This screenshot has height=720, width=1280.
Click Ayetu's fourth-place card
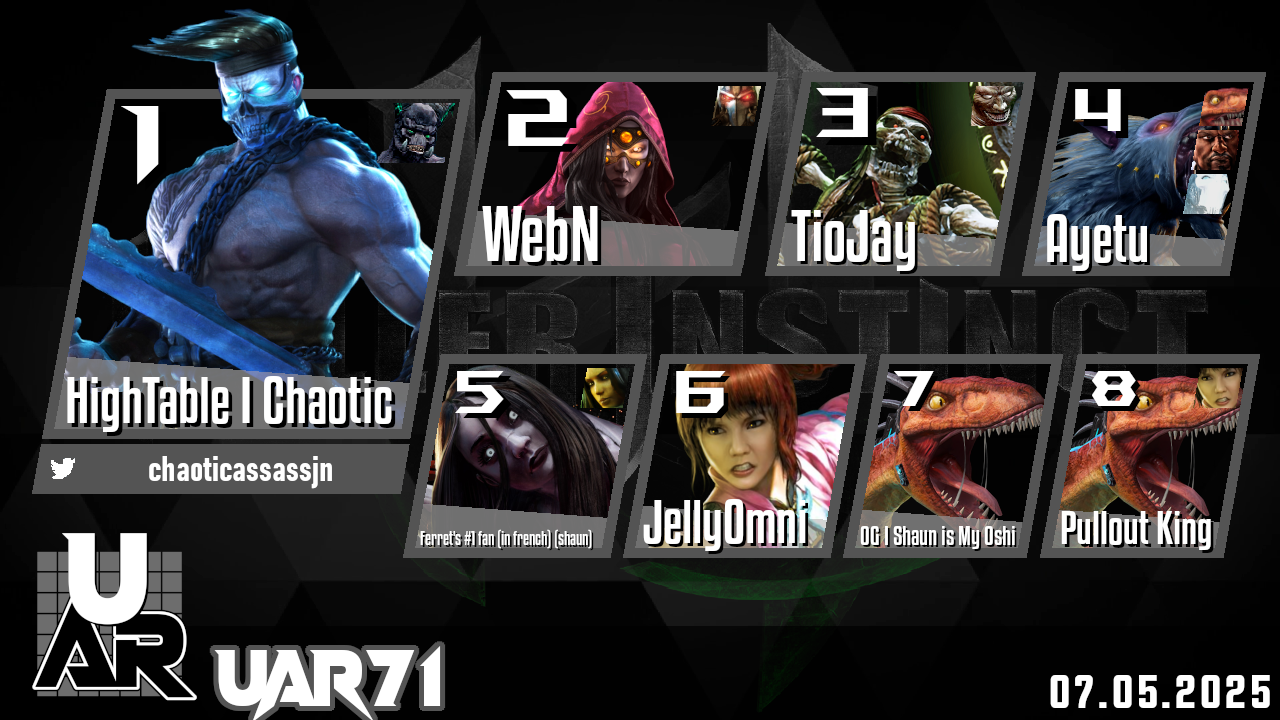(1140, 175)
